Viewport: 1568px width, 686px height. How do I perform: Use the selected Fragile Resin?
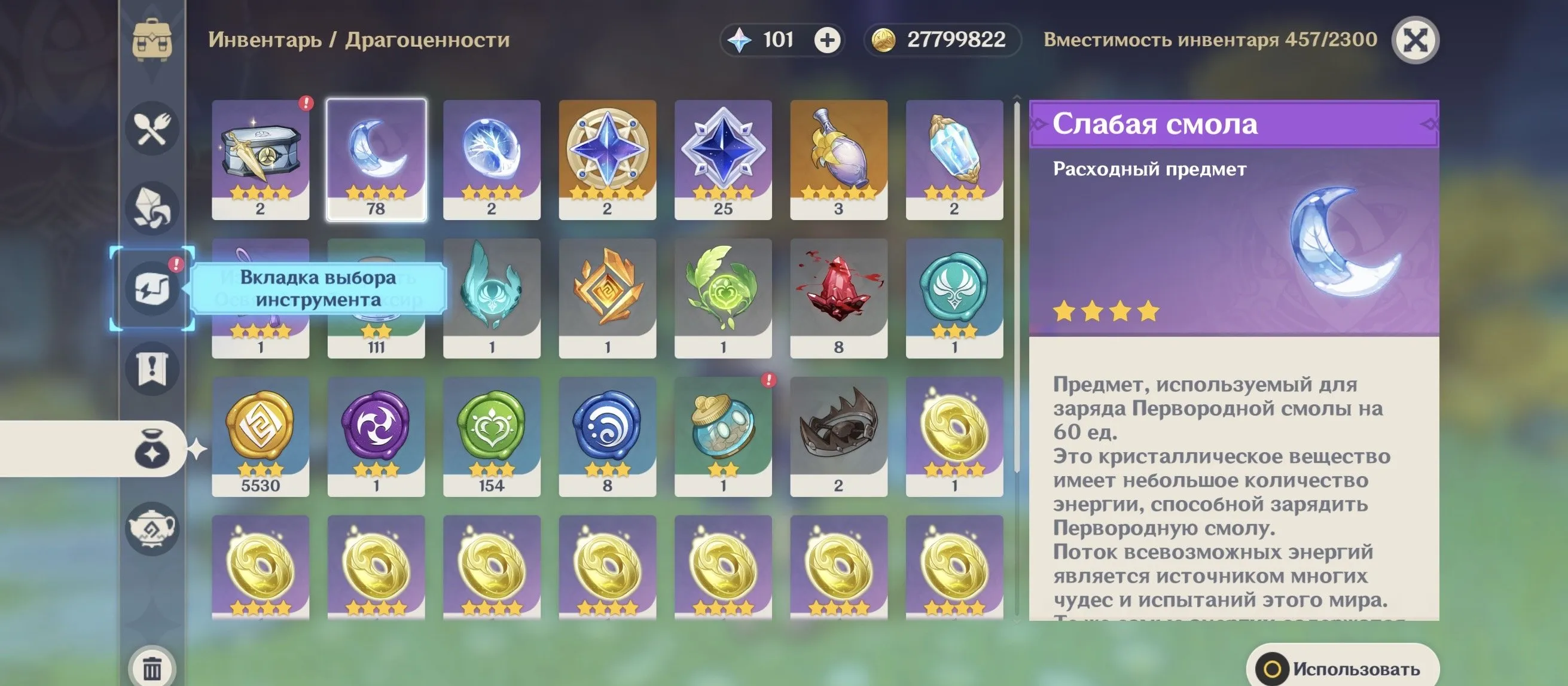point(1343,668)
